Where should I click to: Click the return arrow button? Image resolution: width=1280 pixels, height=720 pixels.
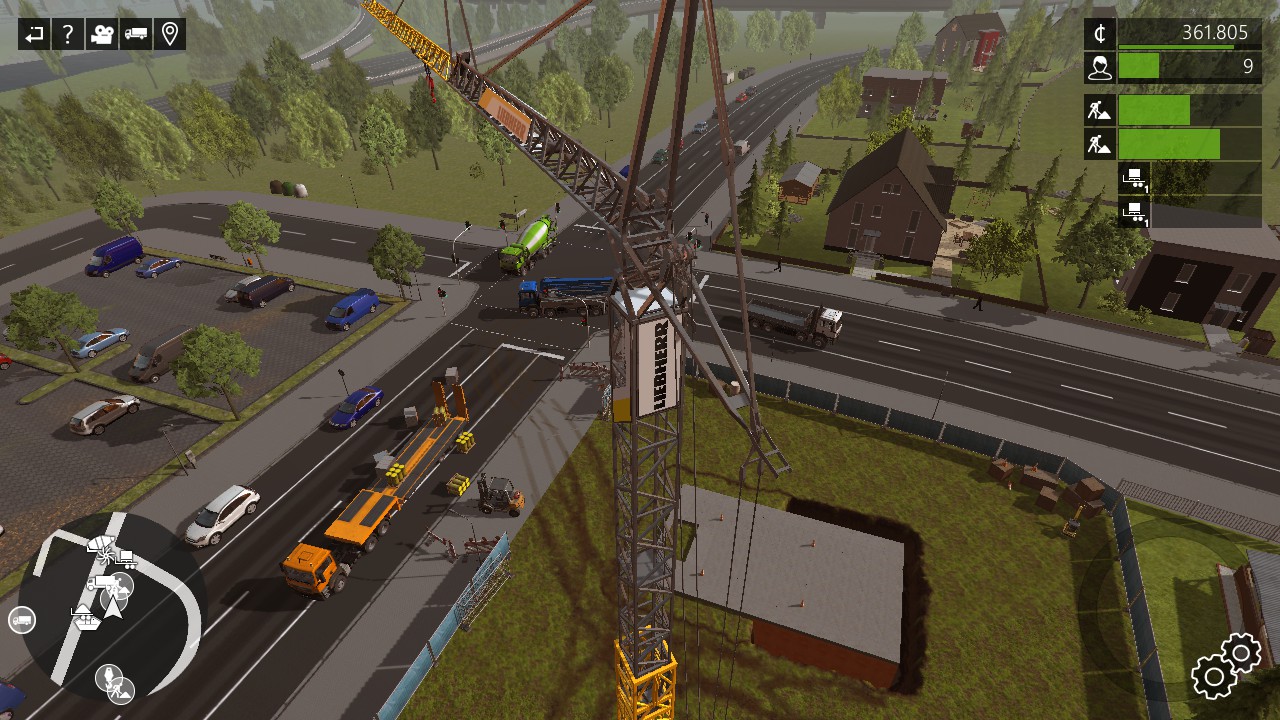click(x=34, y=35)
